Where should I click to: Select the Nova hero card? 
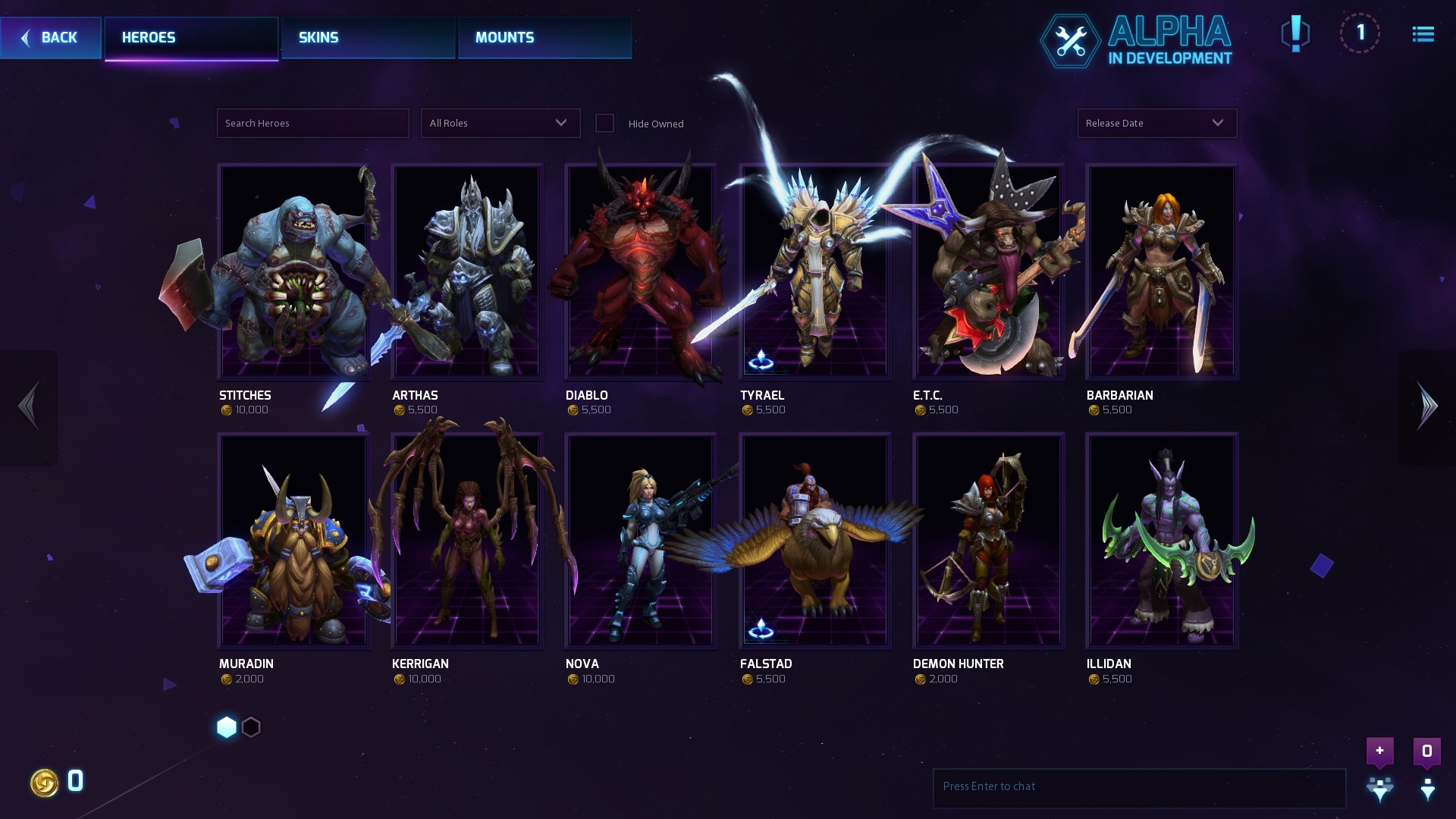(641, 540)
